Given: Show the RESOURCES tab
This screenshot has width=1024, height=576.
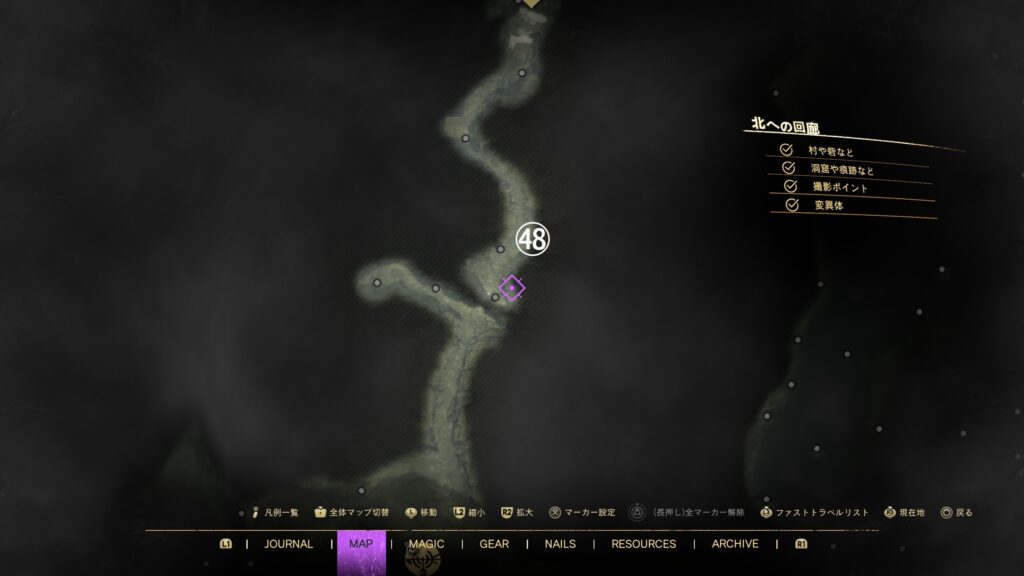Looking at the screenshot, I should pos(643,544).
